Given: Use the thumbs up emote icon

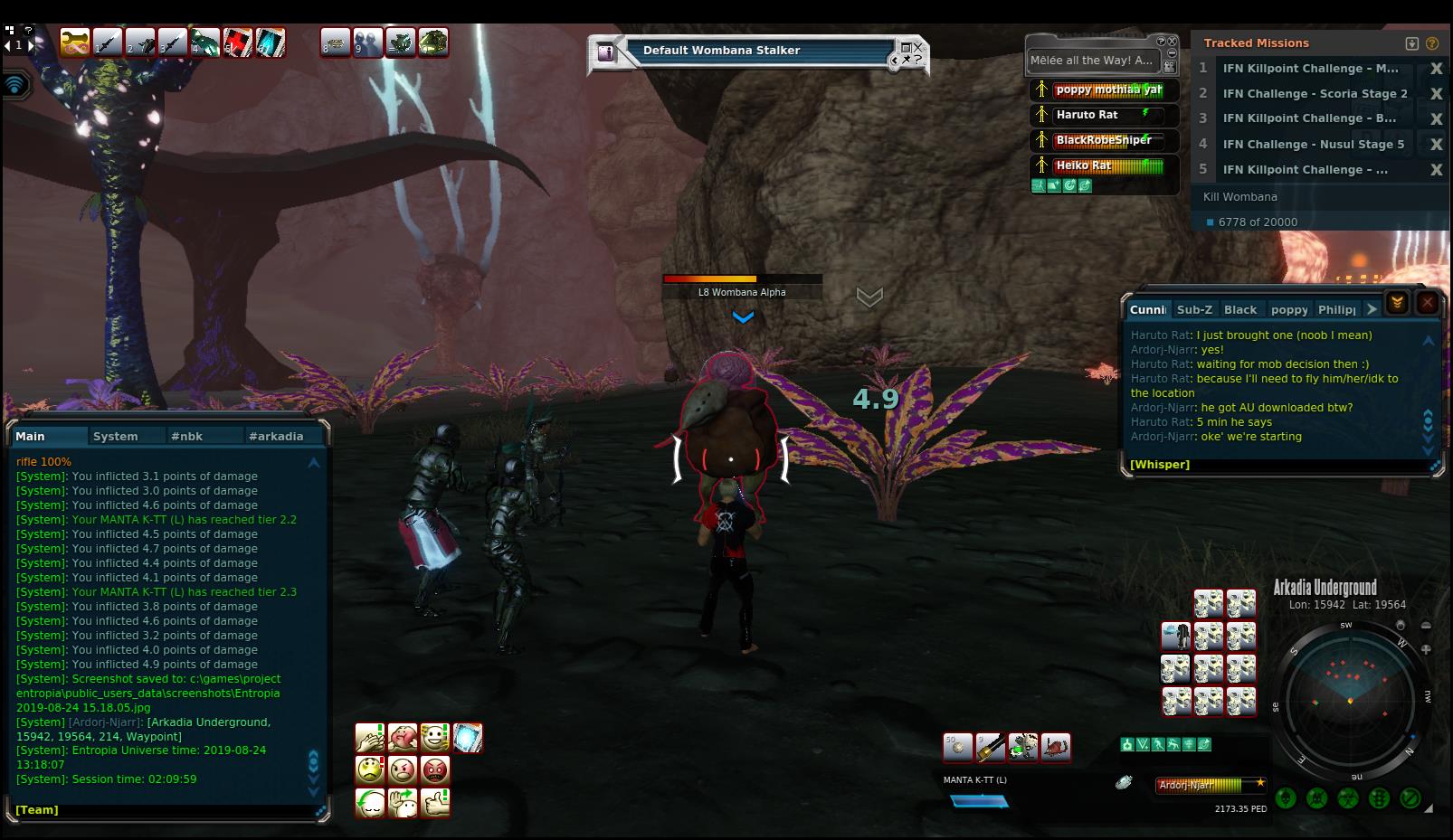Looking at the screenshot, I should pyautogui.click(x=435, y=802).
